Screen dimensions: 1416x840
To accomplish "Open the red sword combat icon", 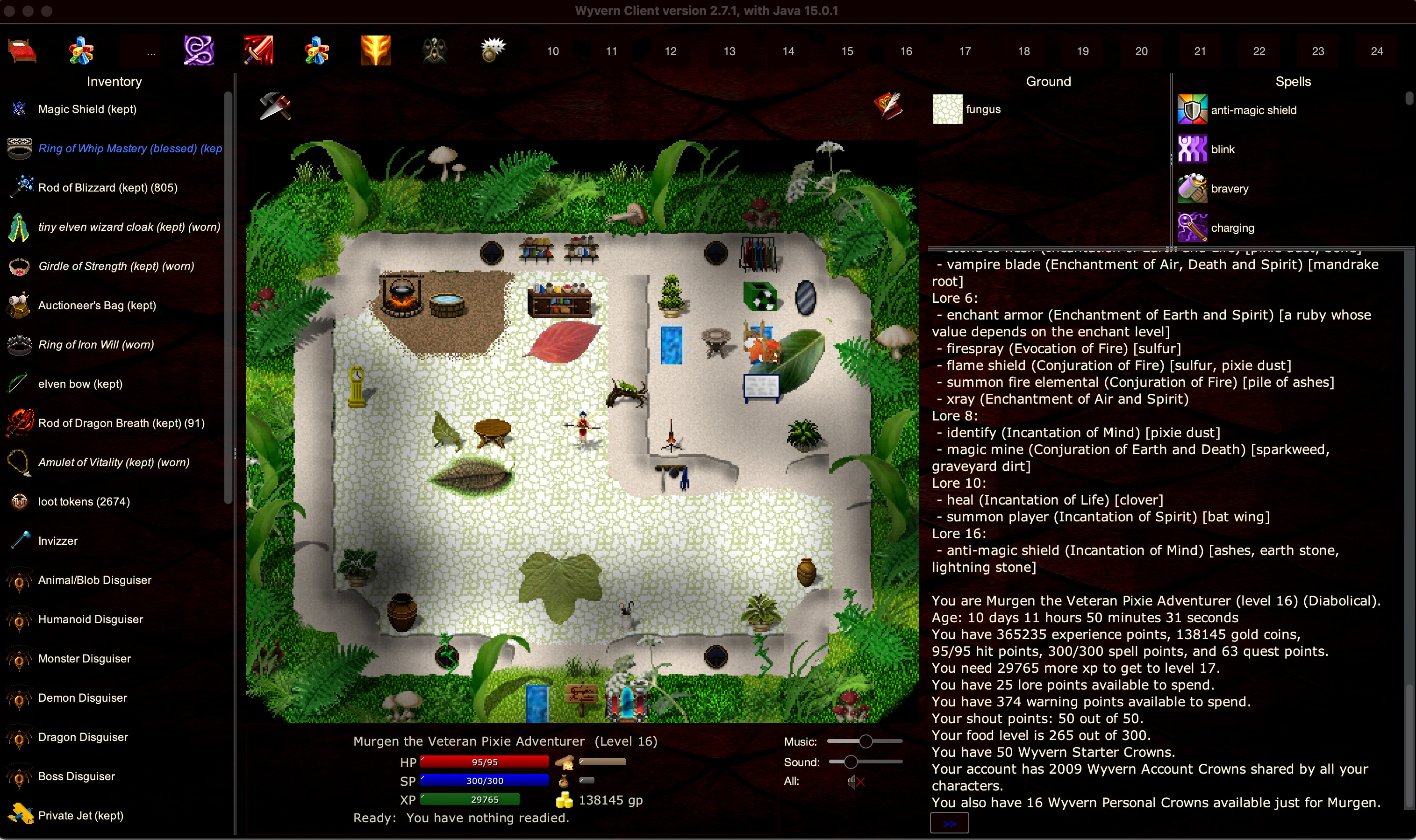I will coord(259,50).
